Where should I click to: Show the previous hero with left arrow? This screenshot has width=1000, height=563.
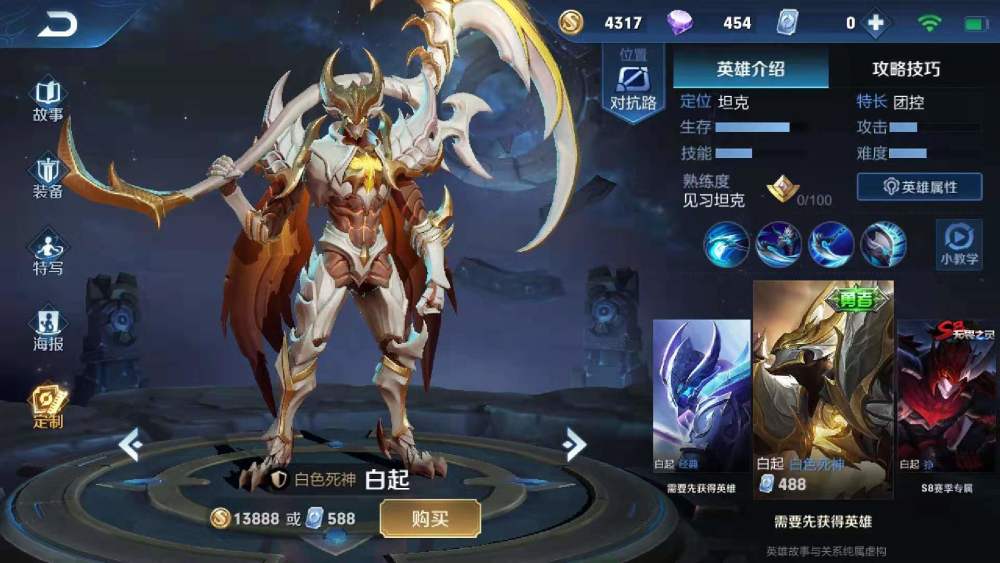click(131, 444)
